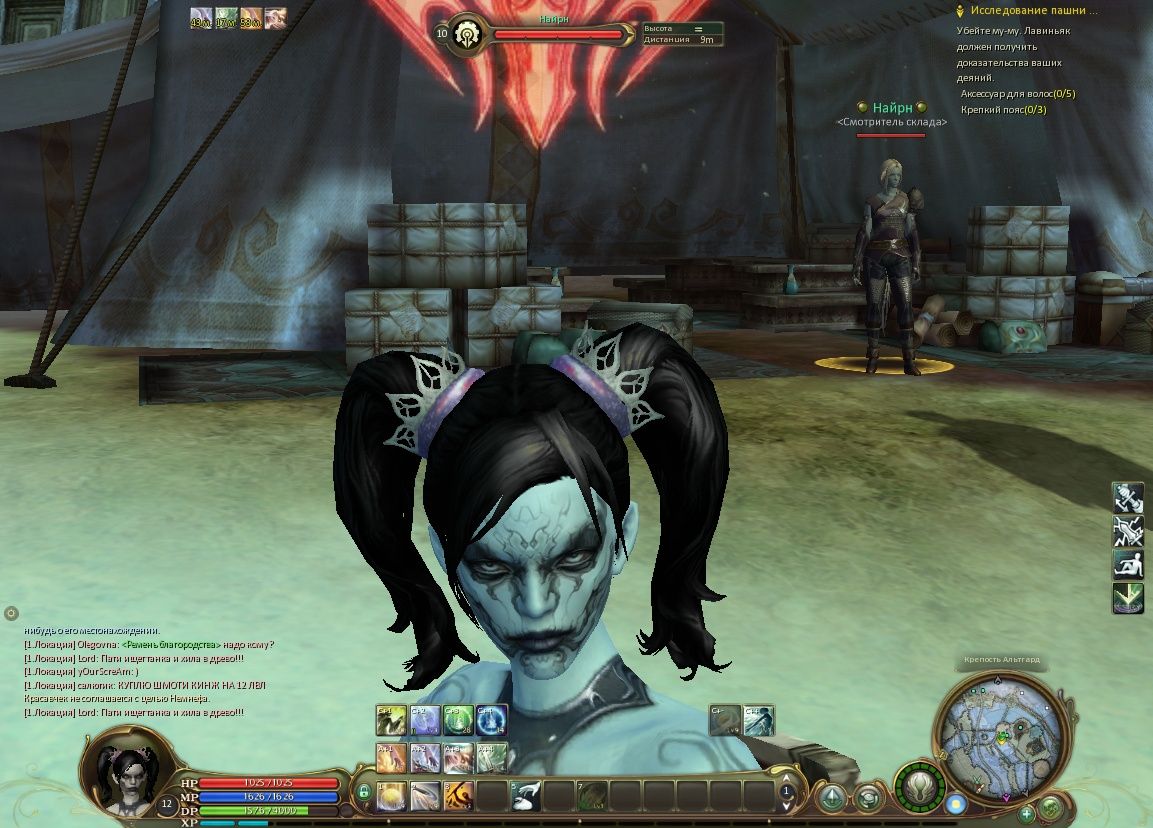Activate the orange kick skill in slot 3
Image resolution: width=1153 pixels, height=828 pixels.
coord(459,795)
